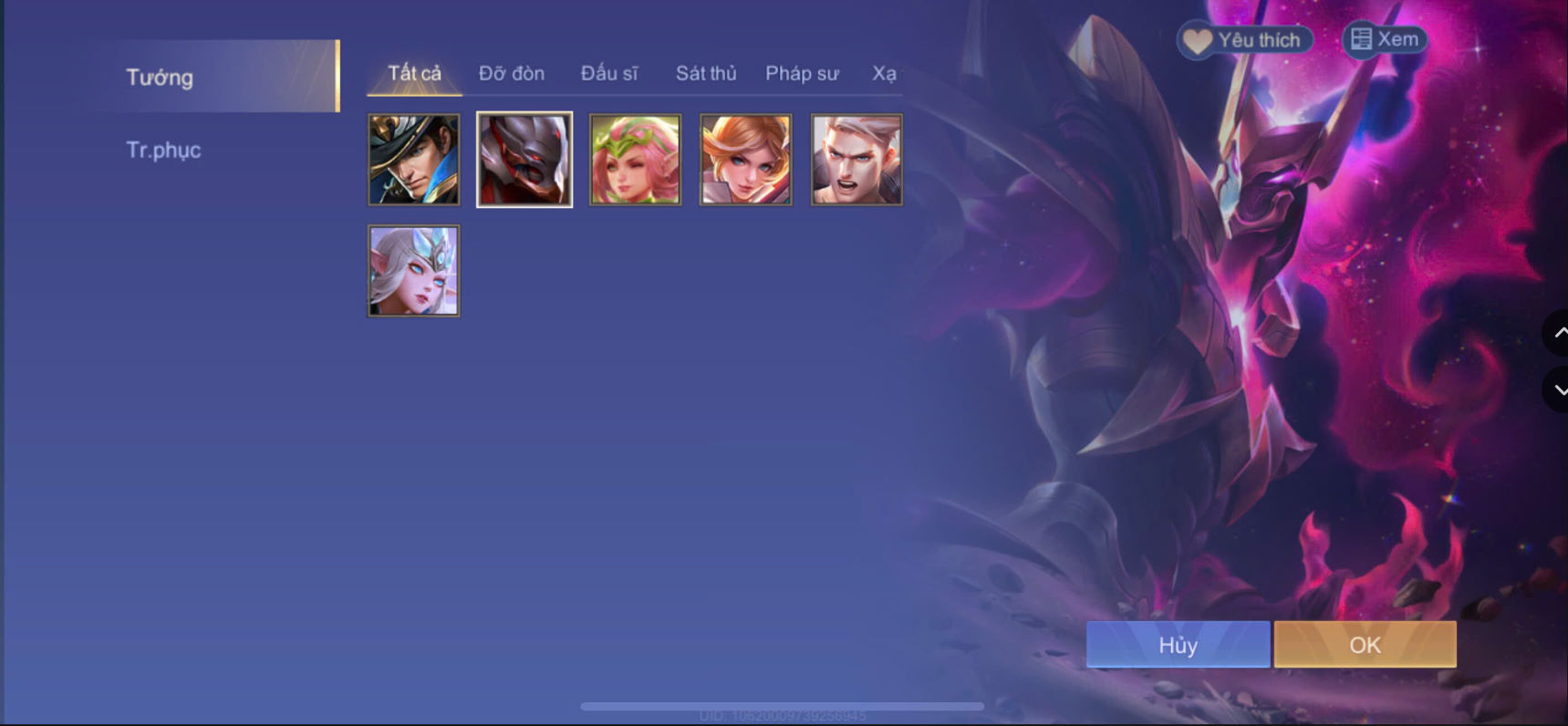Viewport: 1568px width, 726px height.
Task: Choose the elf hero with crystal crown
Action: (x=413, y=269)
